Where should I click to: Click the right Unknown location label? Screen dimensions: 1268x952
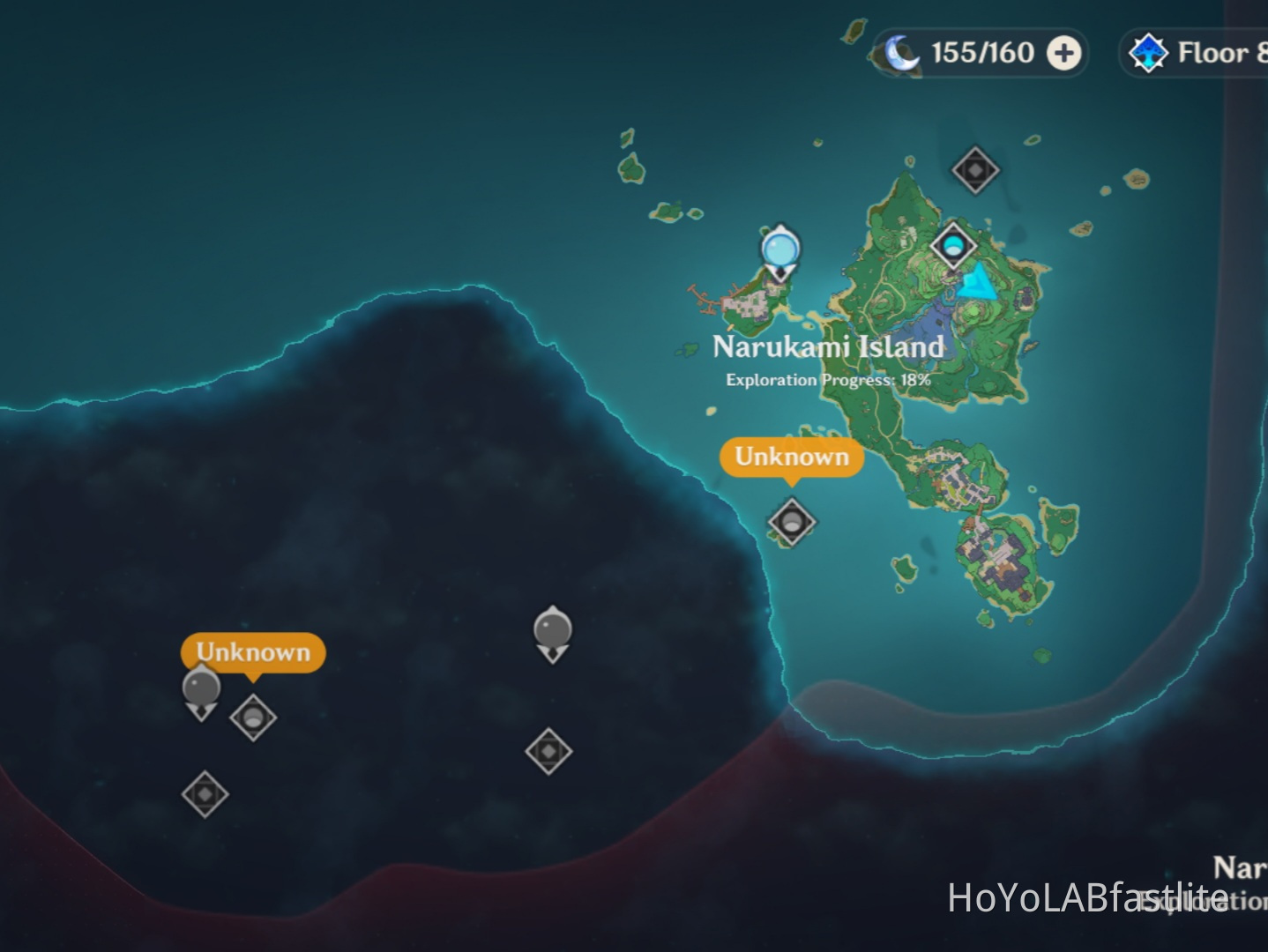[790, 457]
